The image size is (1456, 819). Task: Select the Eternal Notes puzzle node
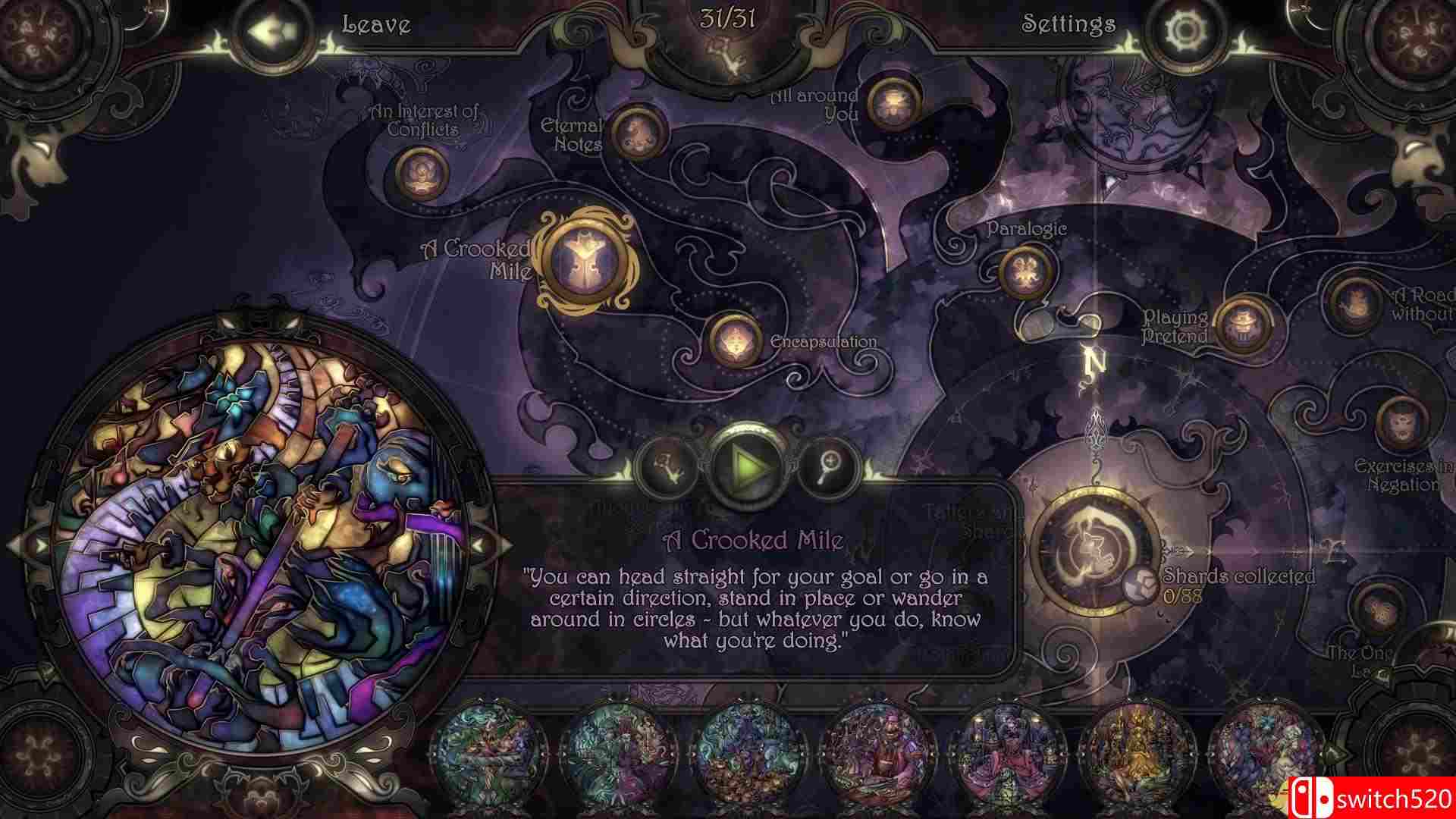641,135
